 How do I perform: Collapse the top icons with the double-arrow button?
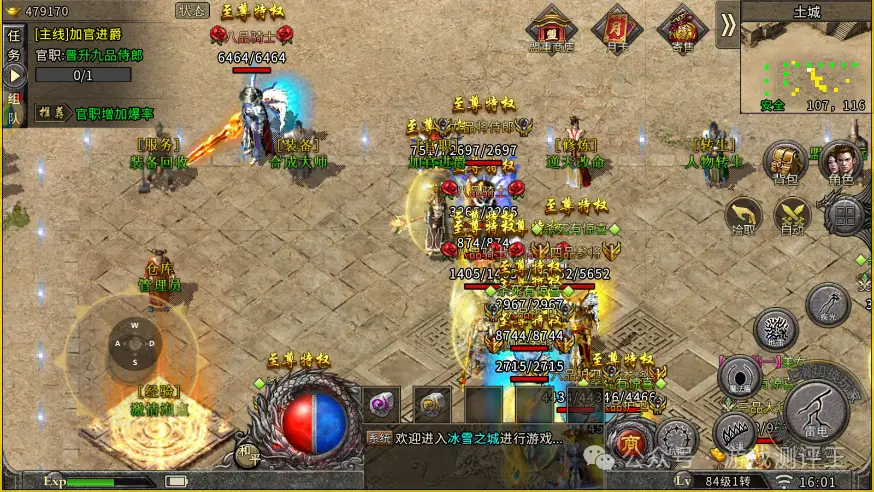pos(728,25)
